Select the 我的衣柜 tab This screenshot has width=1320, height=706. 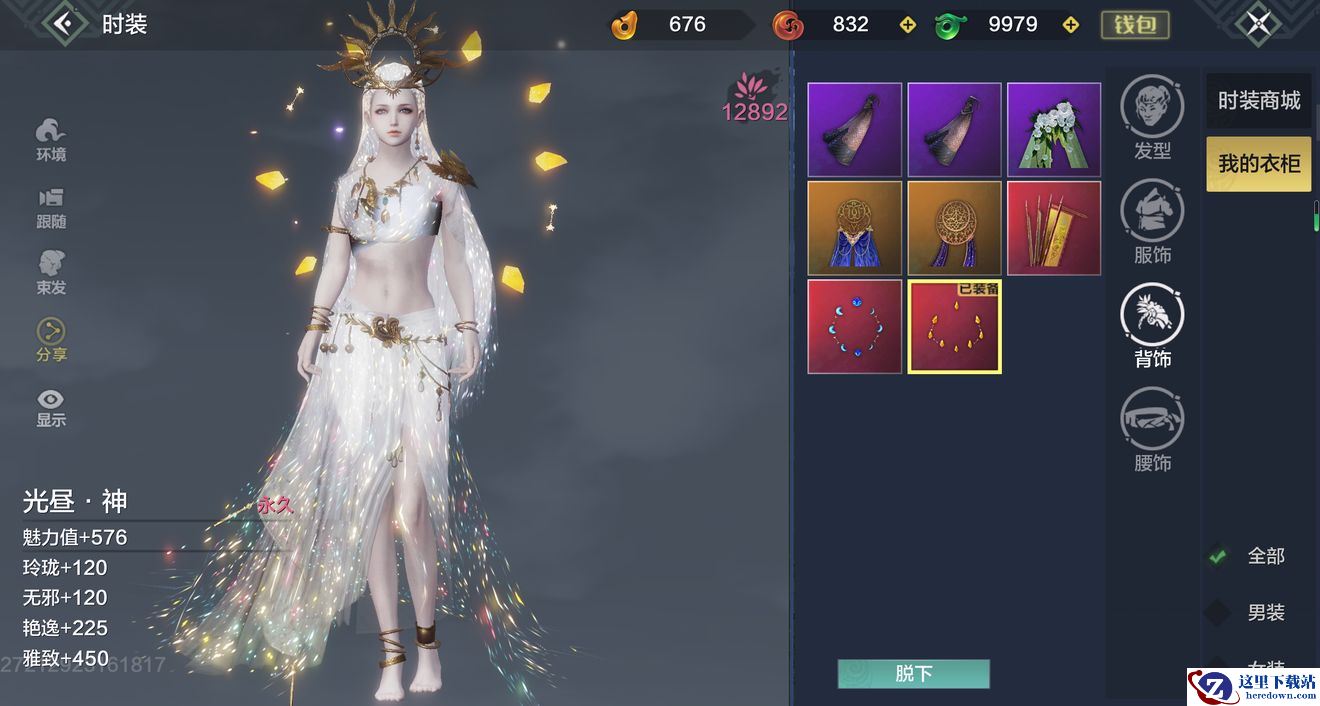[1258, 164]
